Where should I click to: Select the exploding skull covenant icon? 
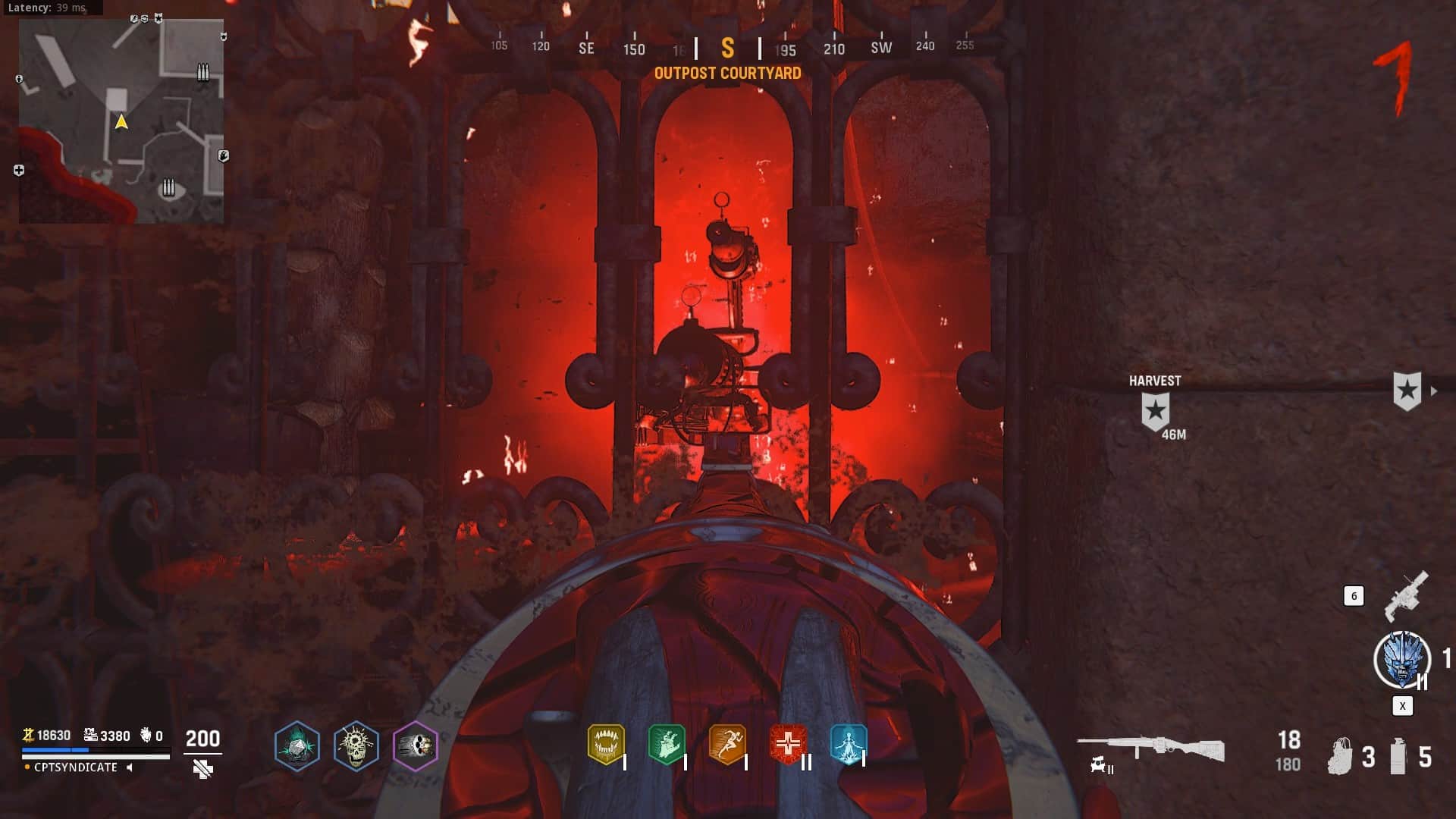pos(356,746)
